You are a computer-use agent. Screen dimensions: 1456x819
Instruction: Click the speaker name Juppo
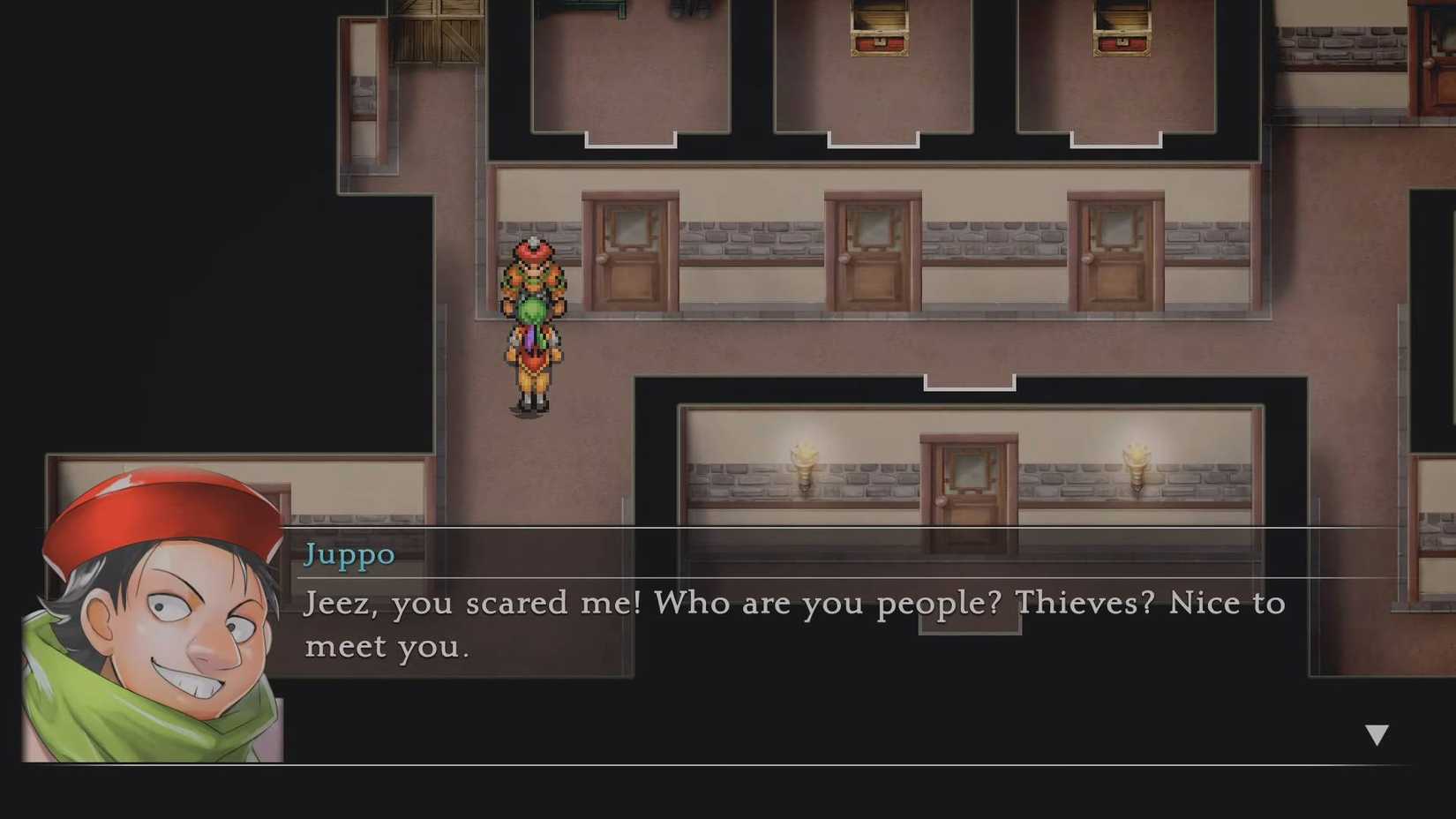click(x=349, y=554)
